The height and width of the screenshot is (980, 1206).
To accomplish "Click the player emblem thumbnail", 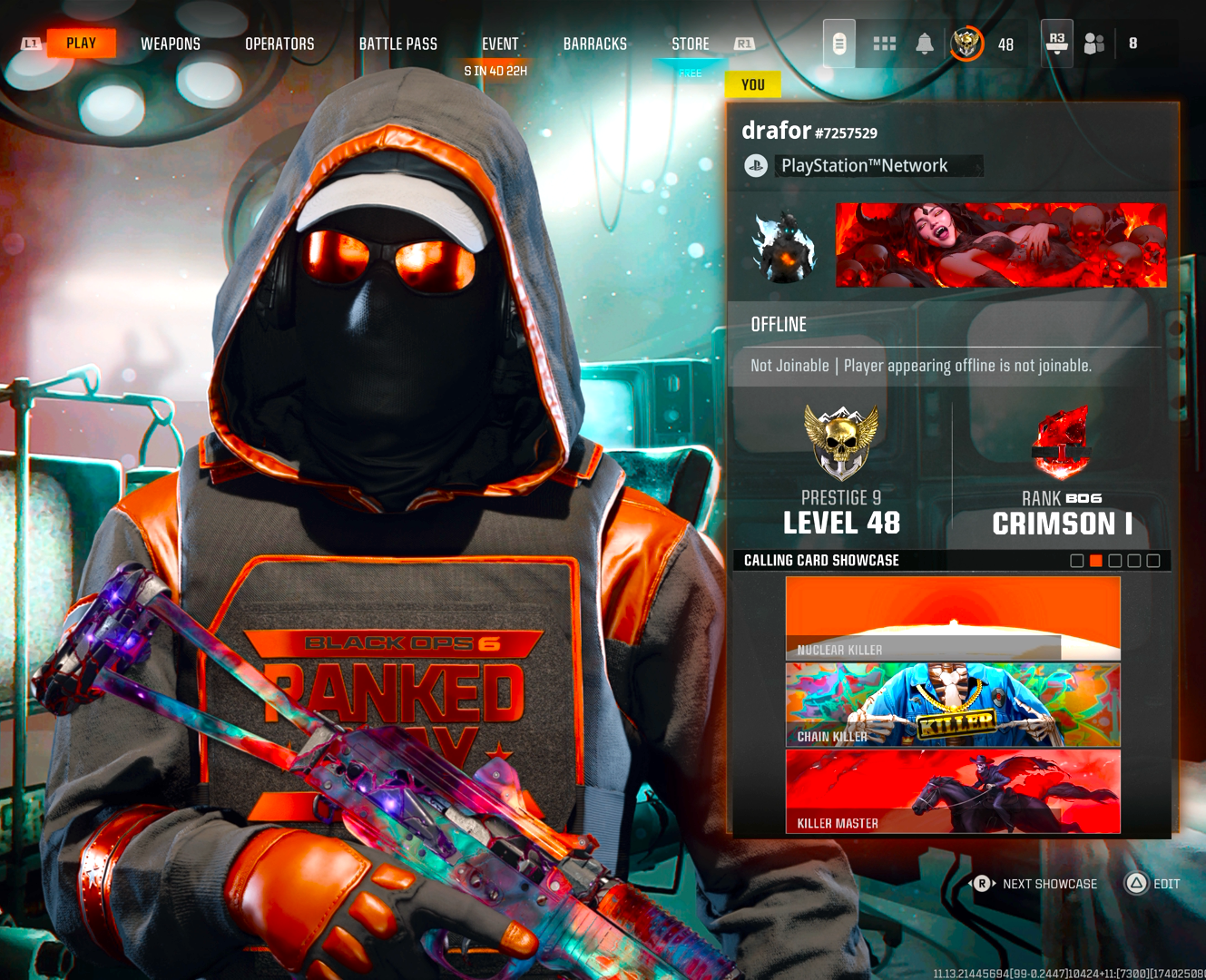I will pos(784,246).
